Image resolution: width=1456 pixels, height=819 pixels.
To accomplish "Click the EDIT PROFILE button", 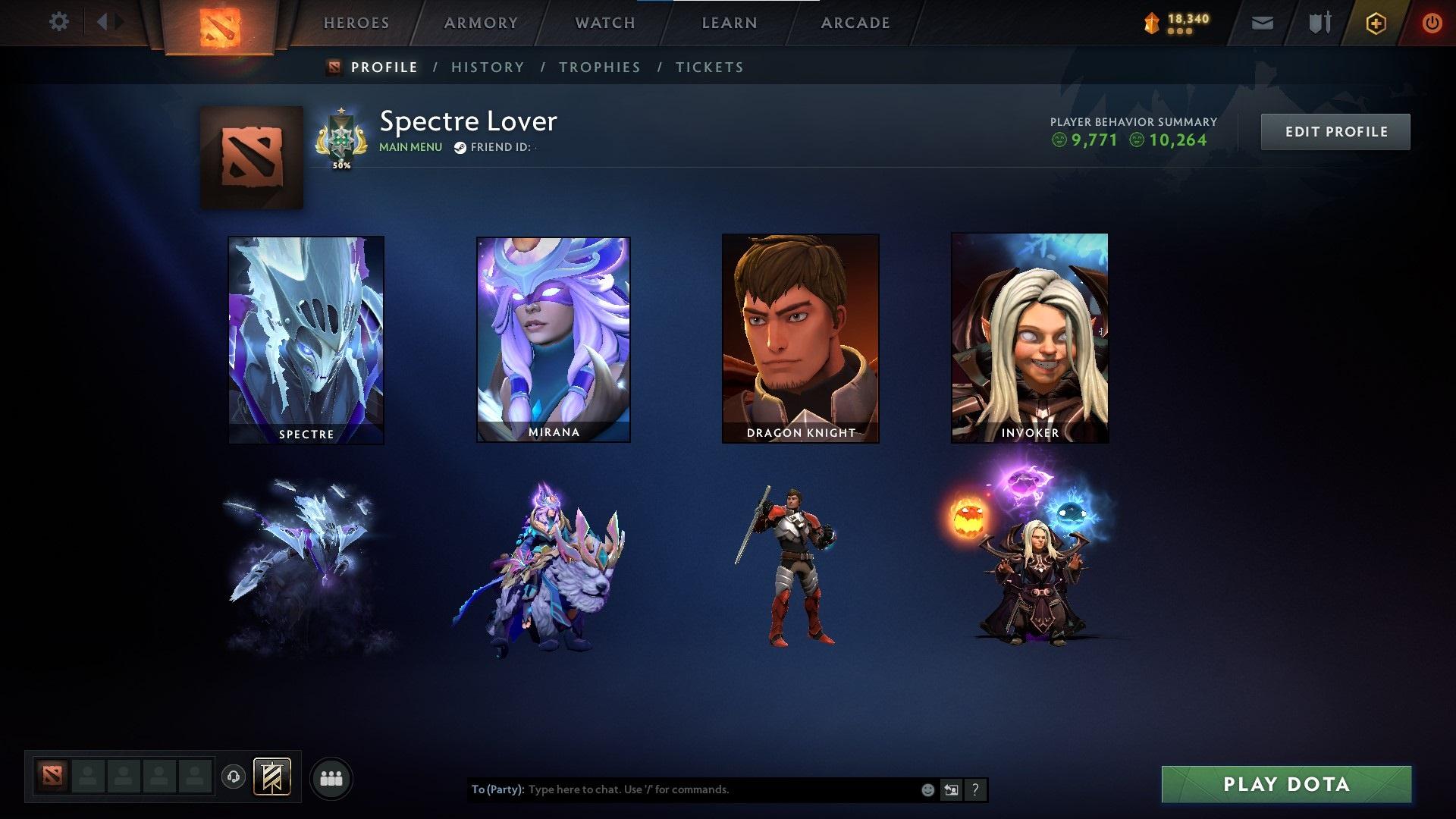I will (x=1335, y=130).
